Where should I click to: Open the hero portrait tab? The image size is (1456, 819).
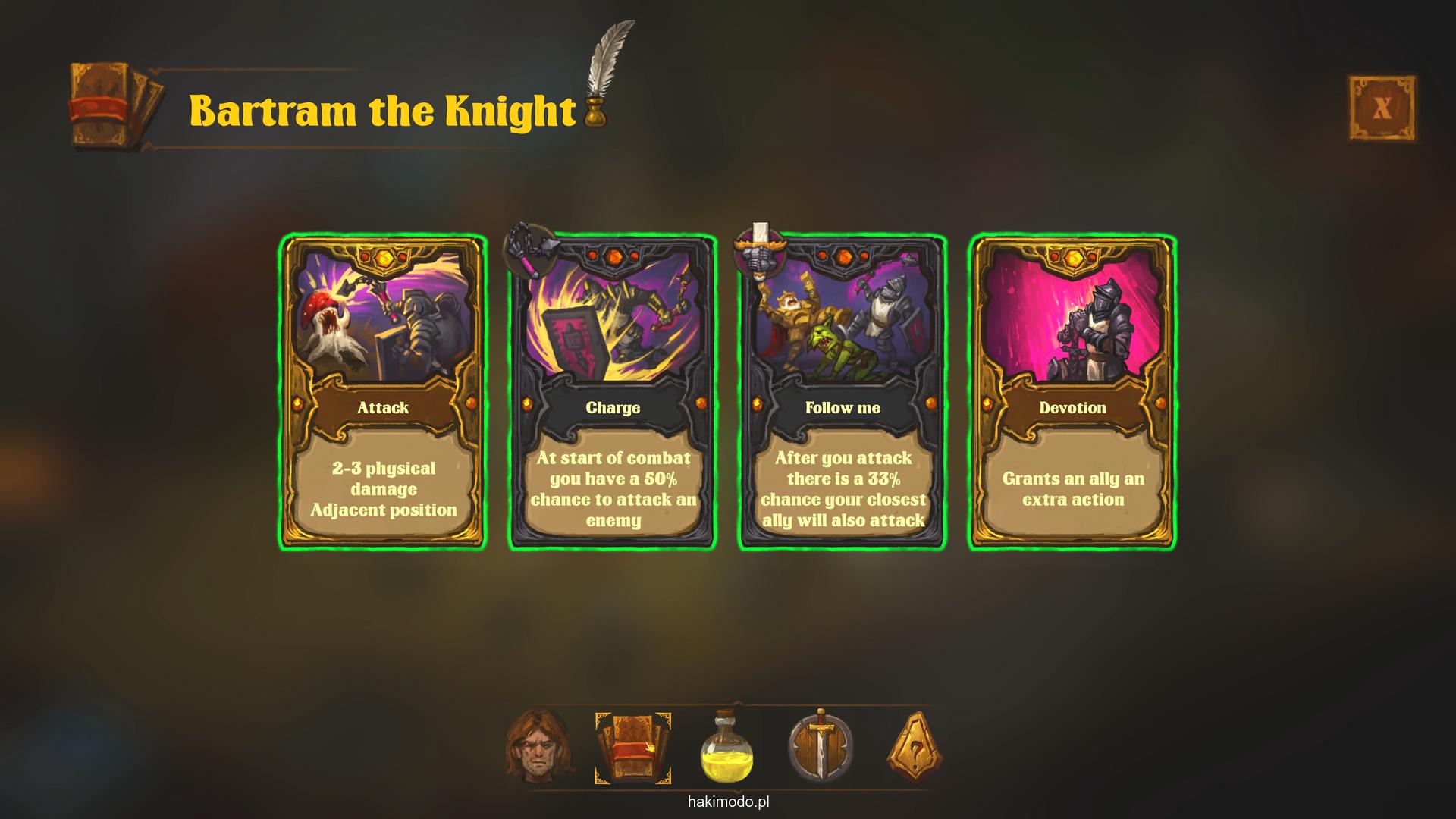coord(538,747)
